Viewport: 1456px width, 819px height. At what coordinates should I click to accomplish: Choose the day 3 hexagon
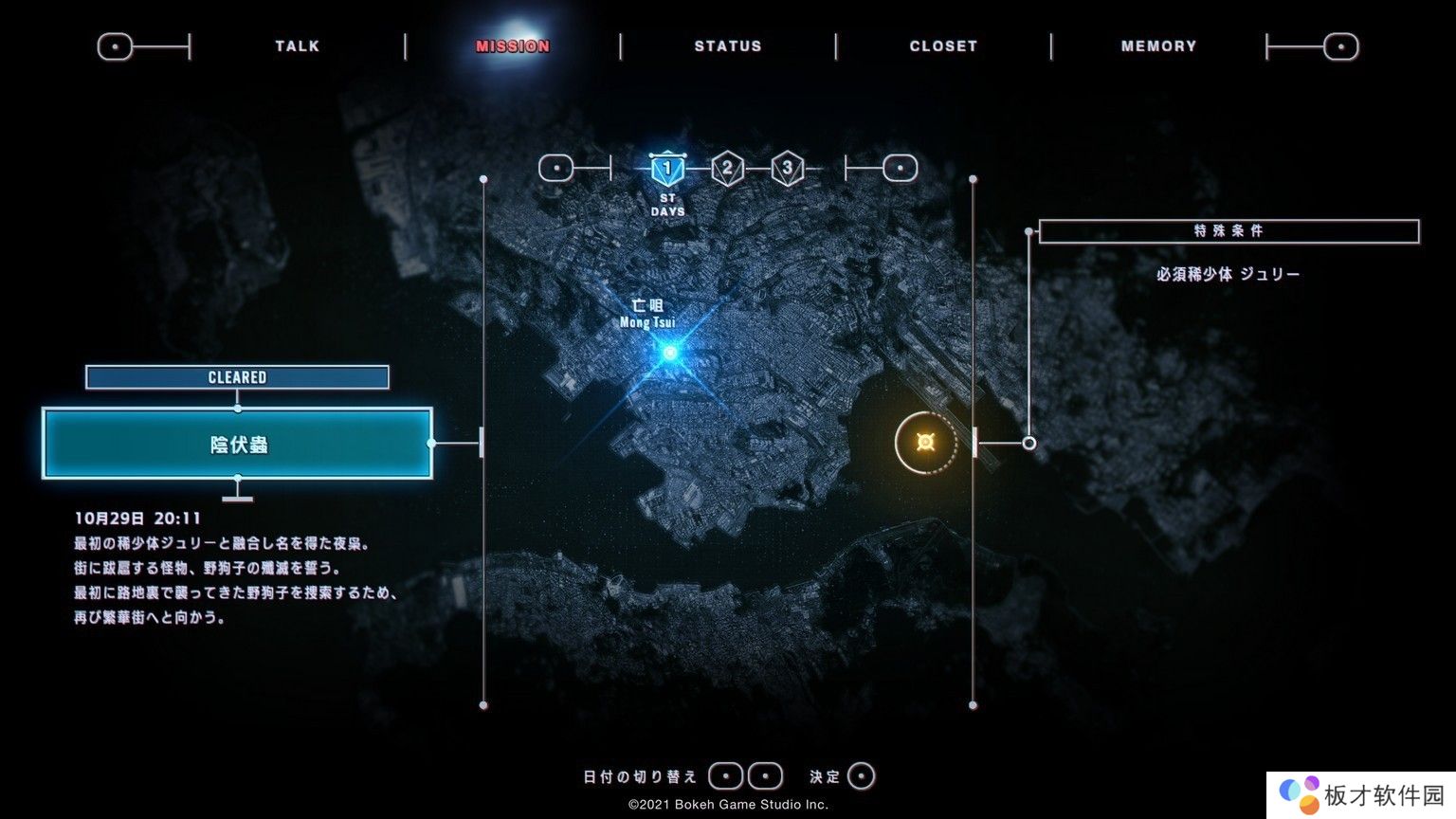pos(787,169)
